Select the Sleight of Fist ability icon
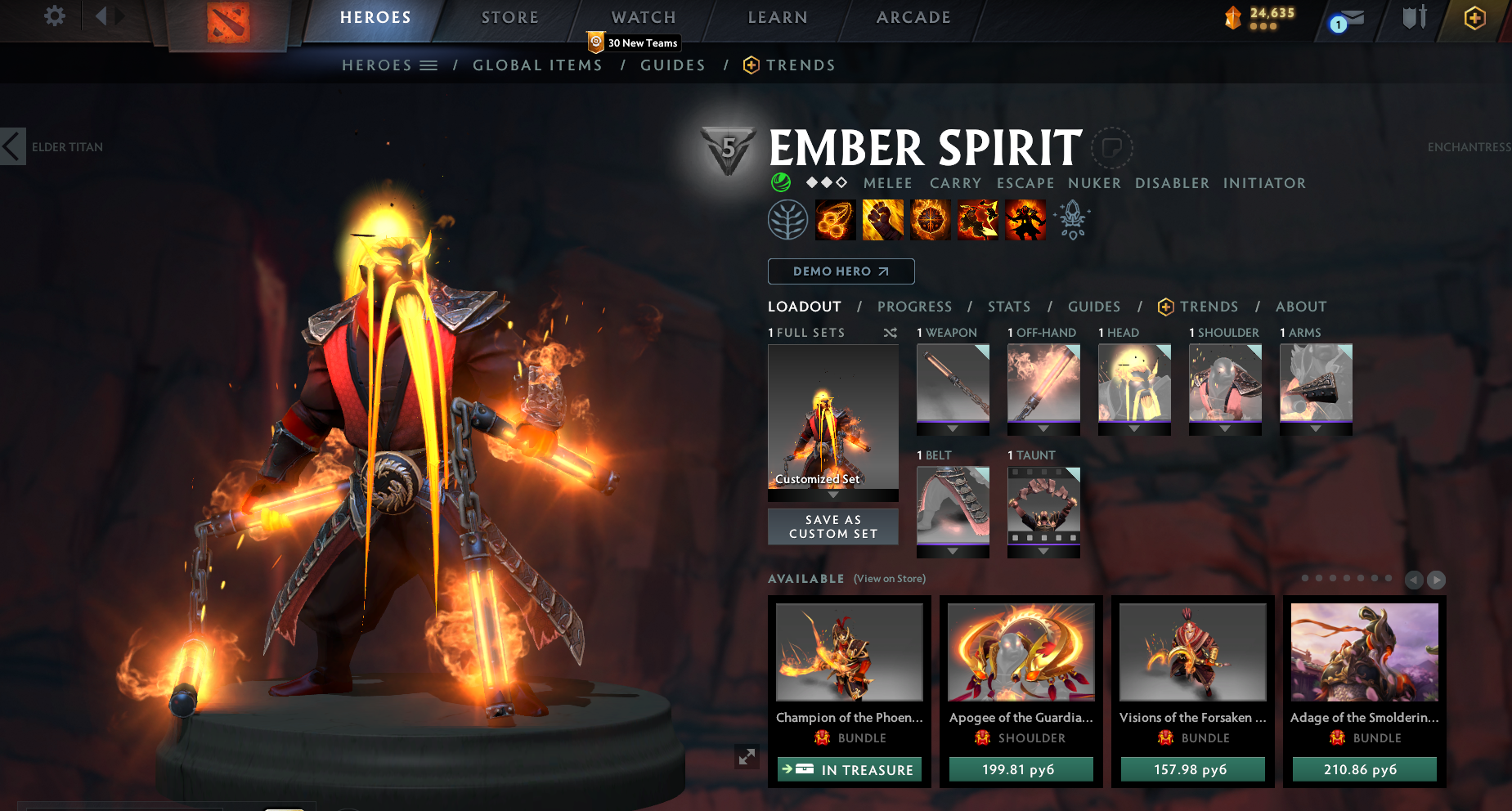The width and height of the screenshot is (1512, 811). tap(883, 219)
